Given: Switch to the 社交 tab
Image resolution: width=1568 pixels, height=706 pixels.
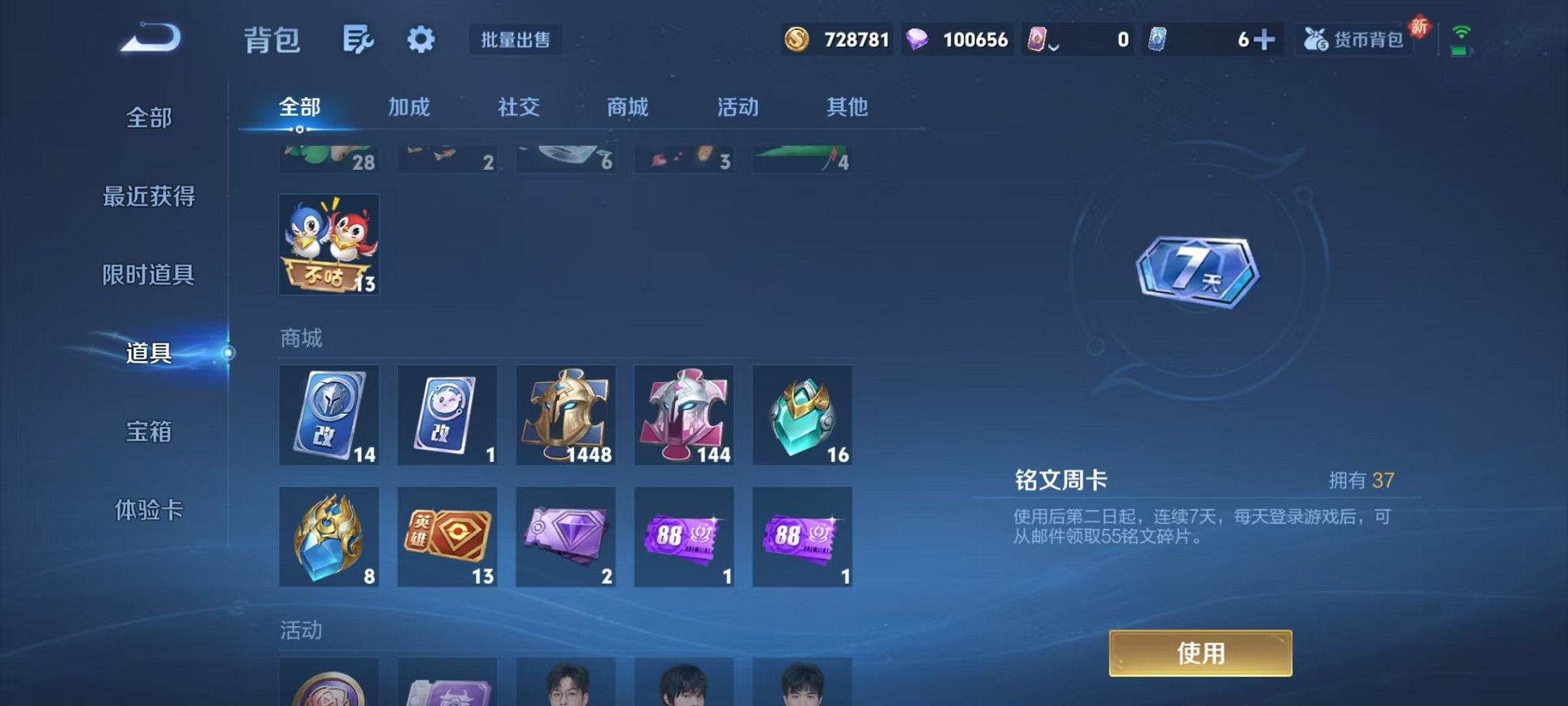Looking at the screenshot, I should 520,108.
